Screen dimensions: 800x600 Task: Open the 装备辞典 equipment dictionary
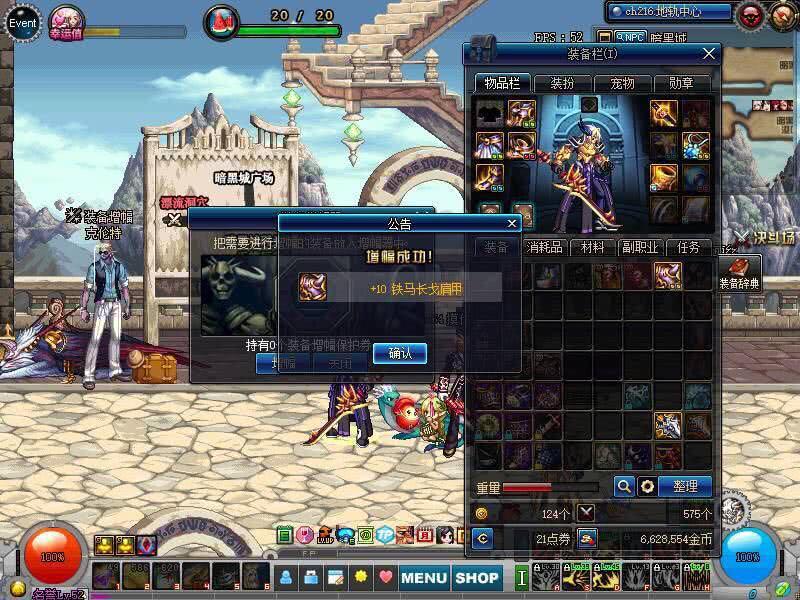point(740,272)
